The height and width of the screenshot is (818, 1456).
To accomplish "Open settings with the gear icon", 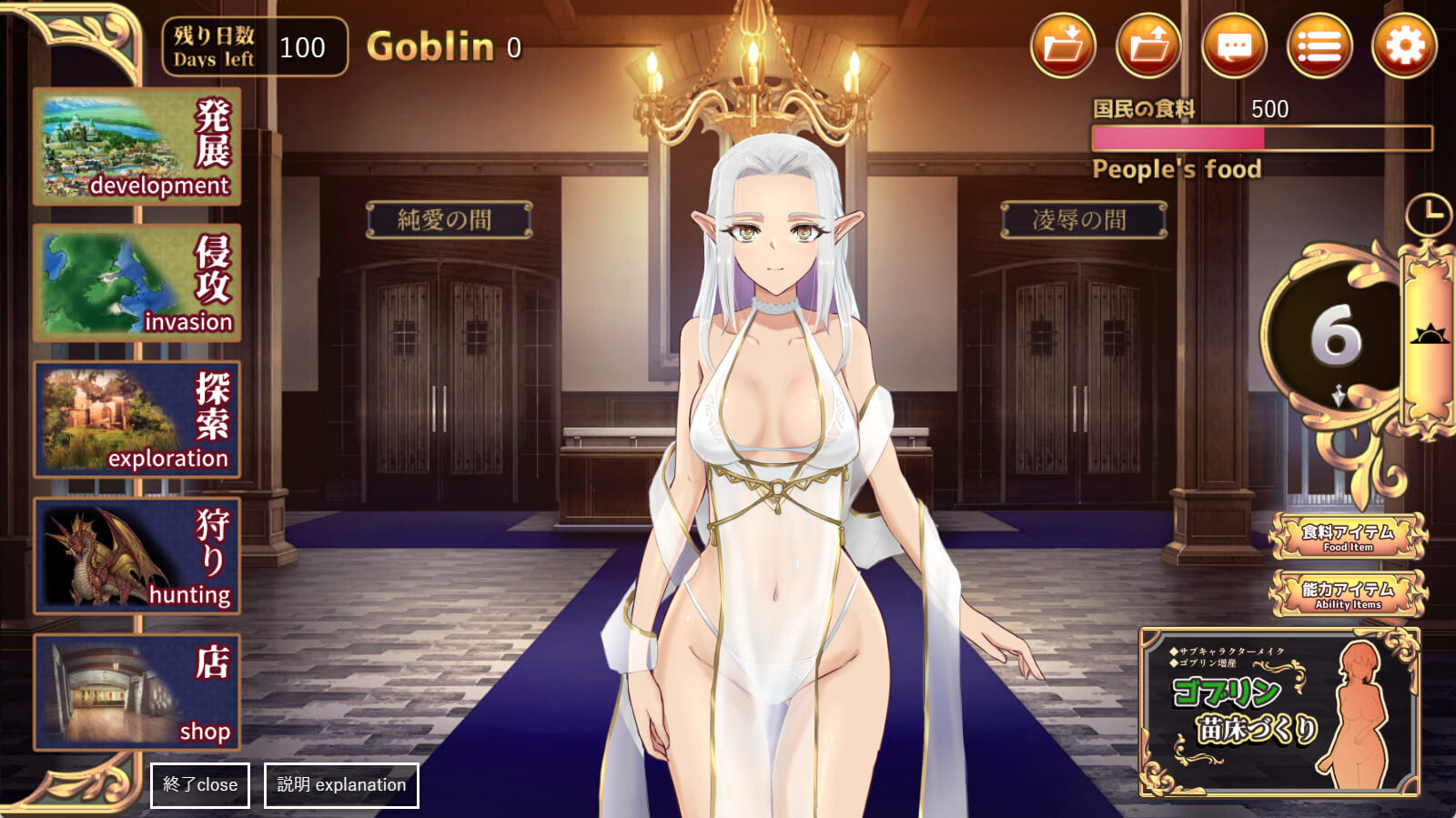I will [x=1404, y=45].
